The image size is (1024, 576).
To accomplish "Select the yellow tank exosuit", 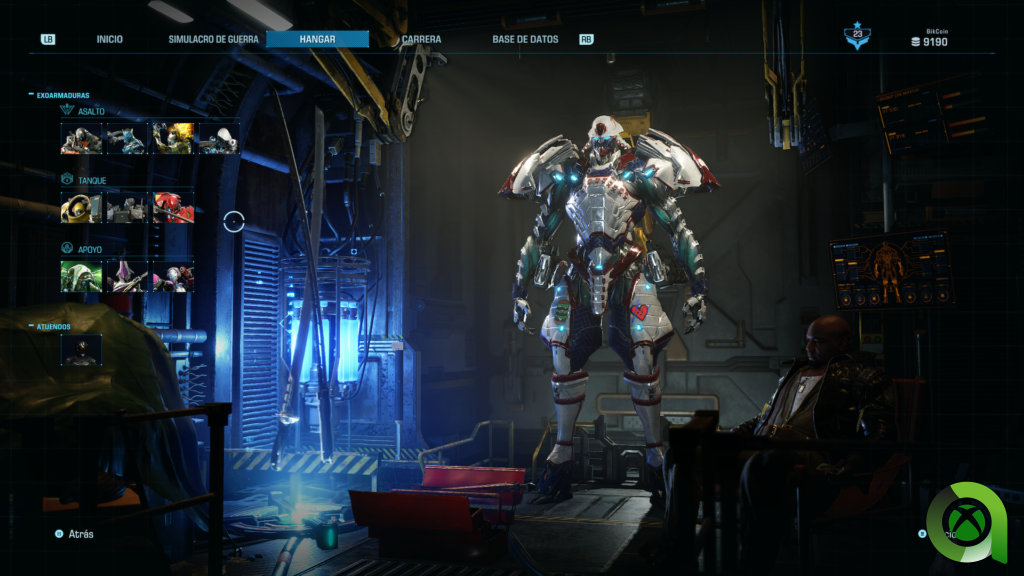I will point(80,207).
